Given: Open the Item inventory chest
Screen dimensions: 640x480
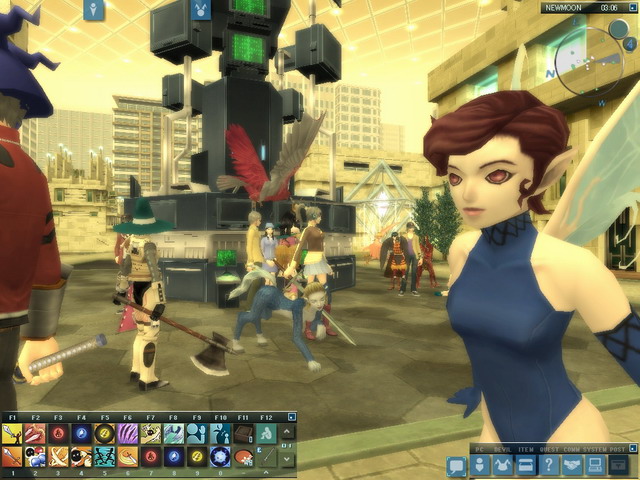Looking at the screenshot, I should pos(524,466).
